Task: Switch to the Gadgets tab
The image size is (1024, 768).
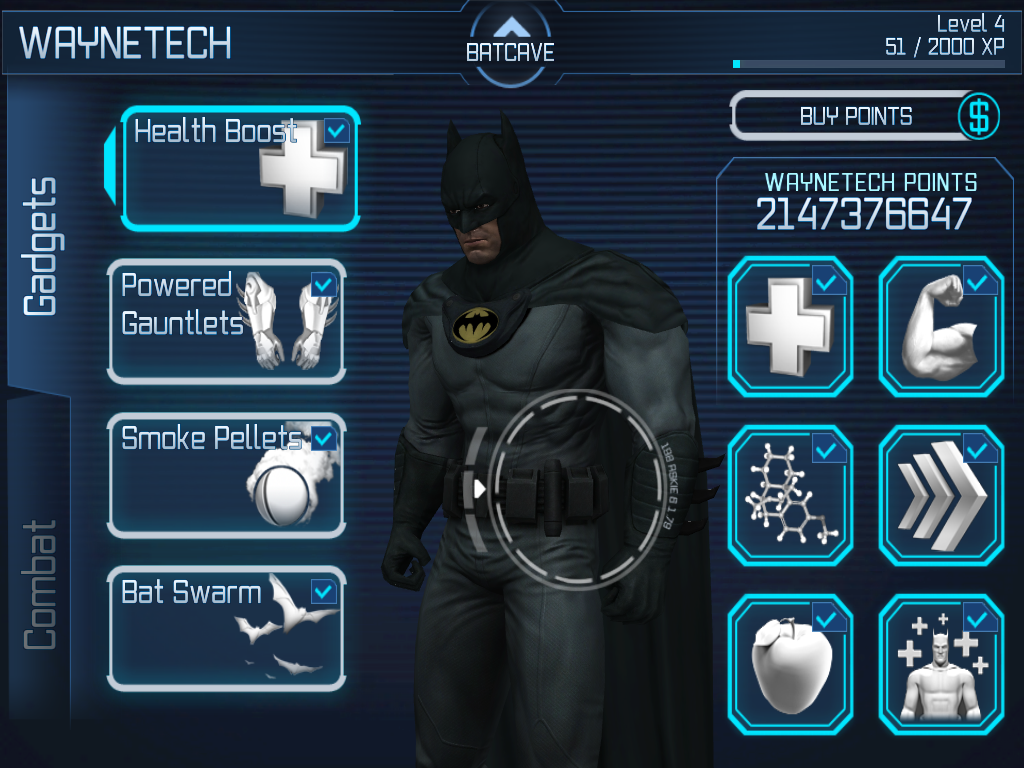Action: tap(40, 247)
